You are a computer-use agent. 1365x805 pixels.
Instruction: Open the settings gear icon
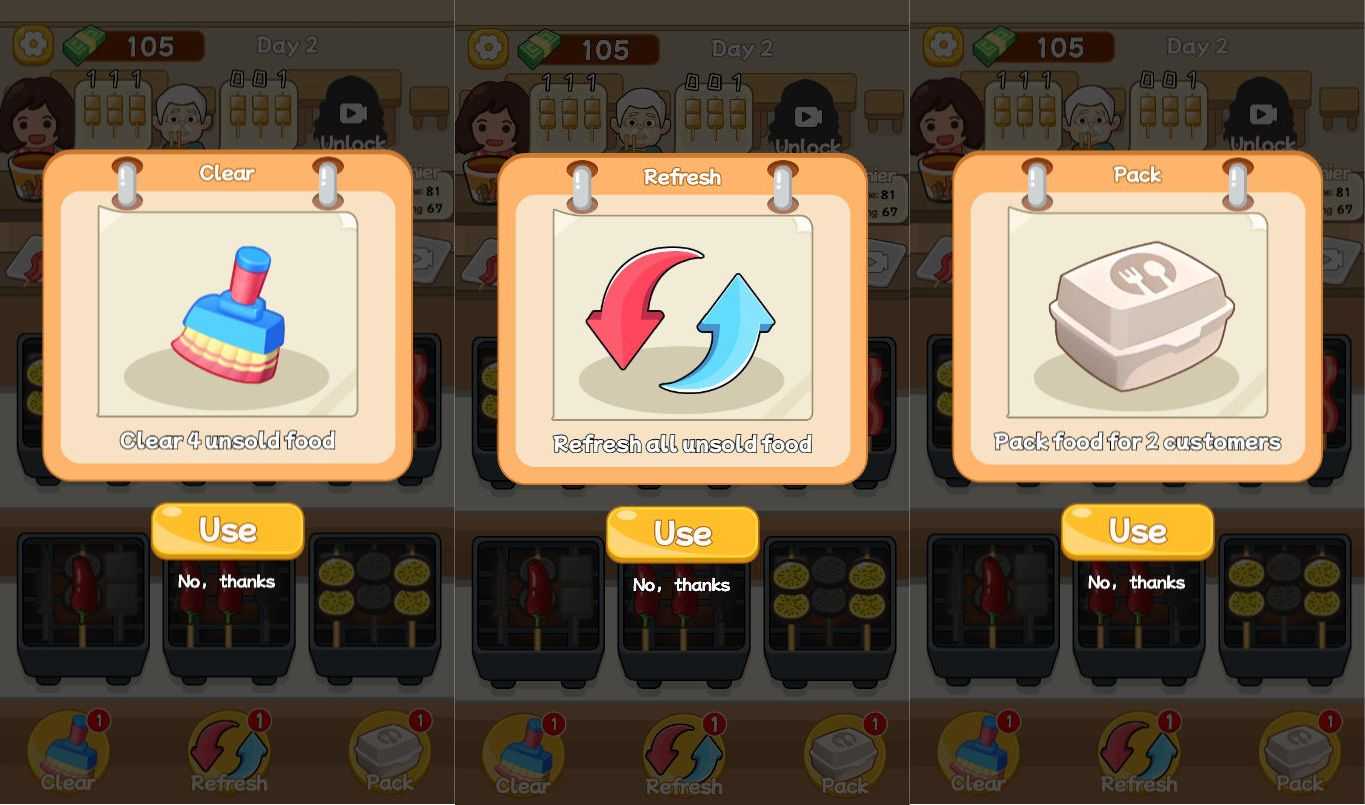click(x=30, y=45)
